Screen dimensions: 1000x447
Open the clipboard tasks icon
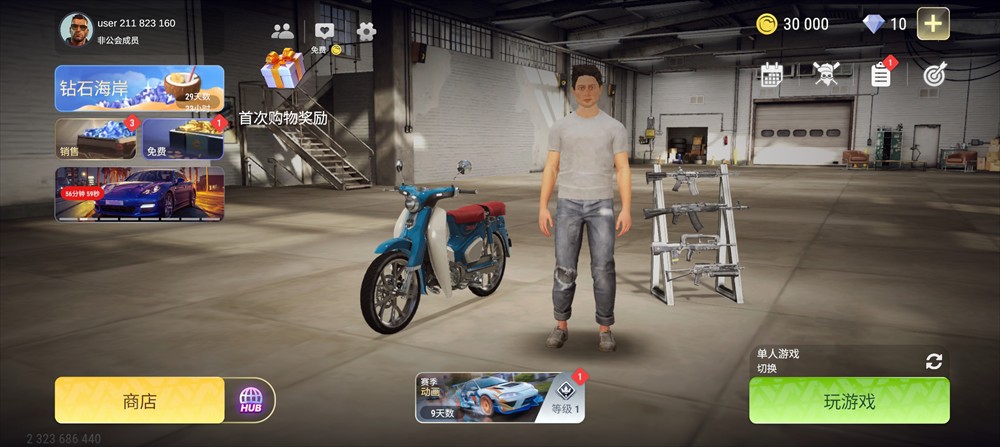tap(880, 74)
